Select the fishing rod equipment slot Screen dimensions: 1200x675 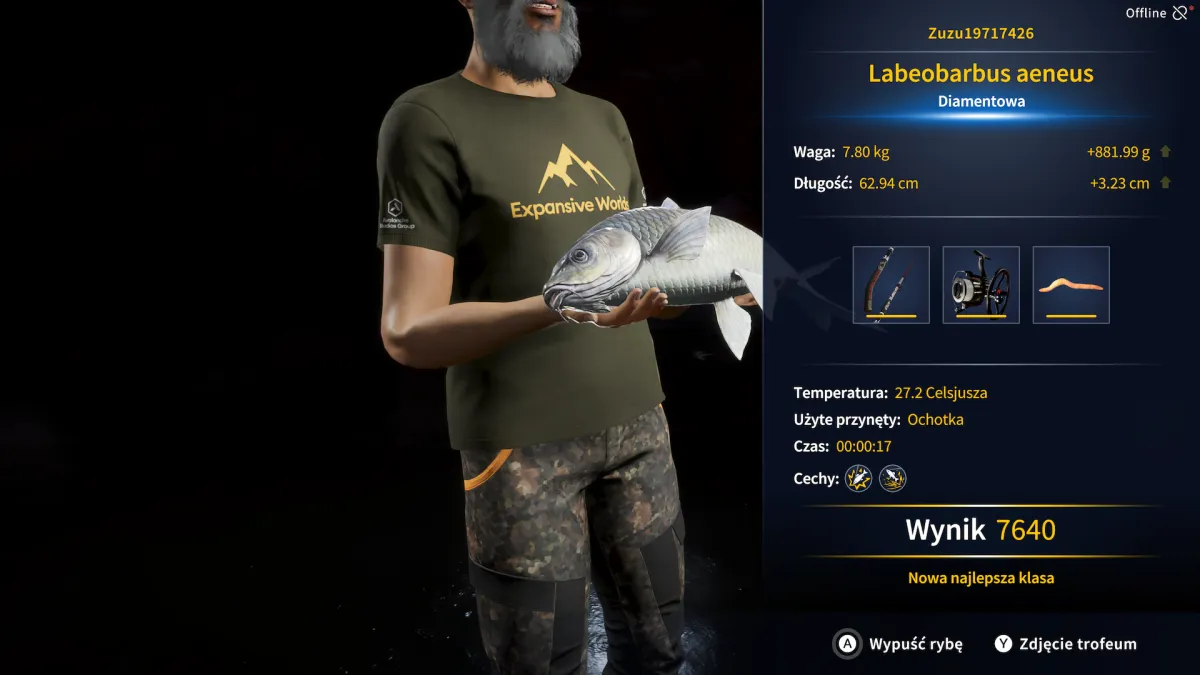pos(891,285)
